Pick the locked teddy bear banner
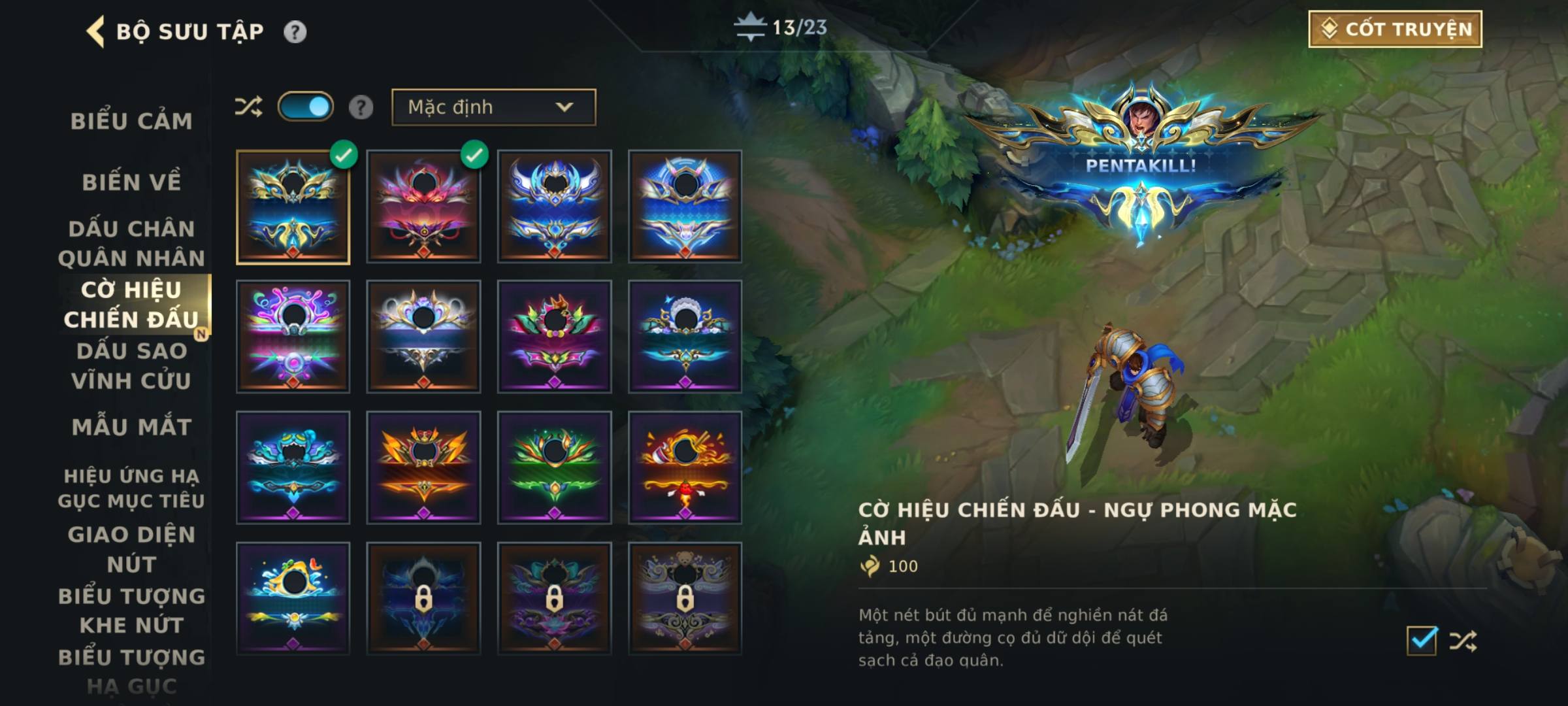1568x706 pixels. [x=685, y=598]
